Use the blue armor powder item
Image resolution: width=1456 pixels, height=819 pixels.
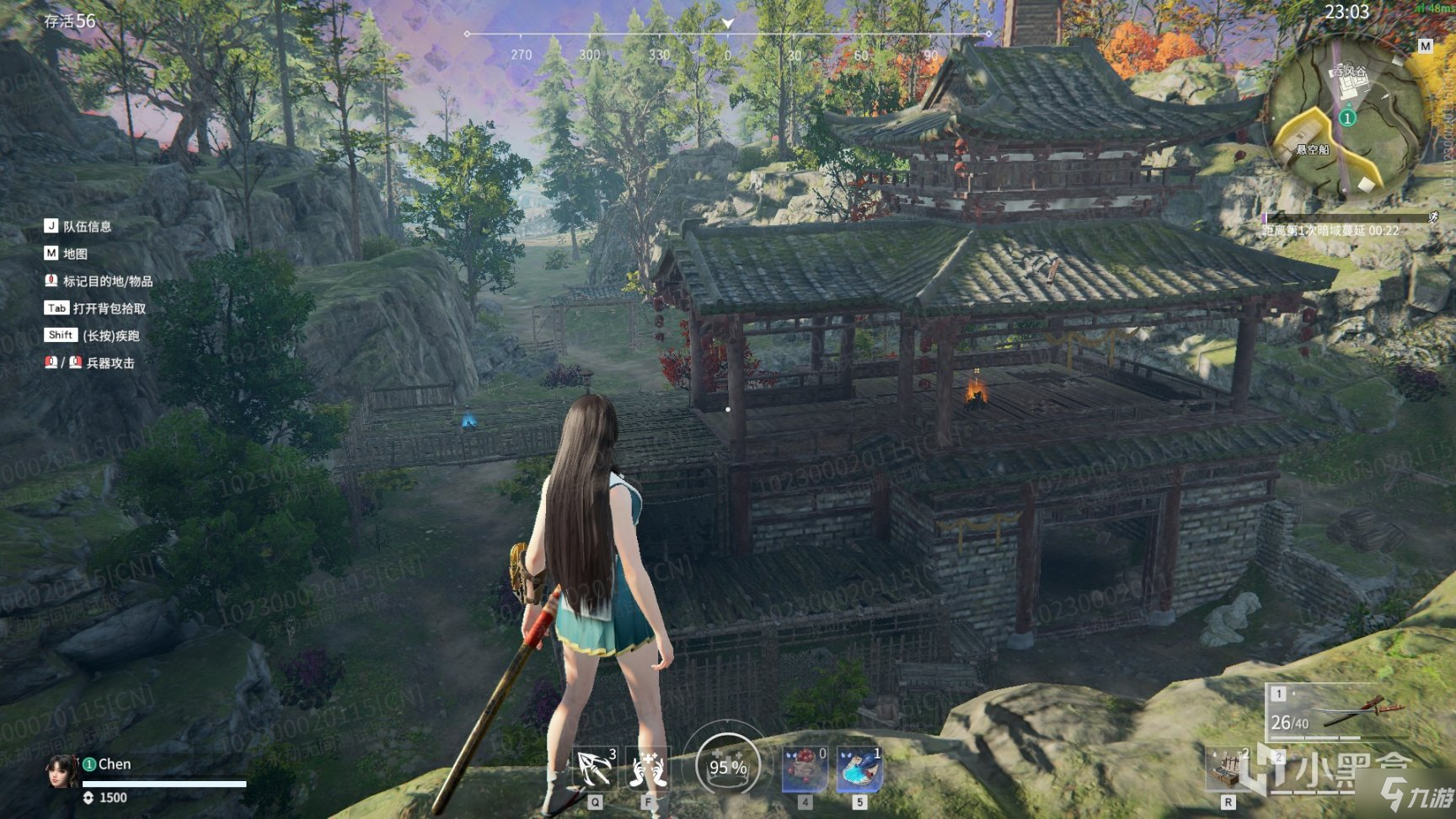[x=859, y=768]
